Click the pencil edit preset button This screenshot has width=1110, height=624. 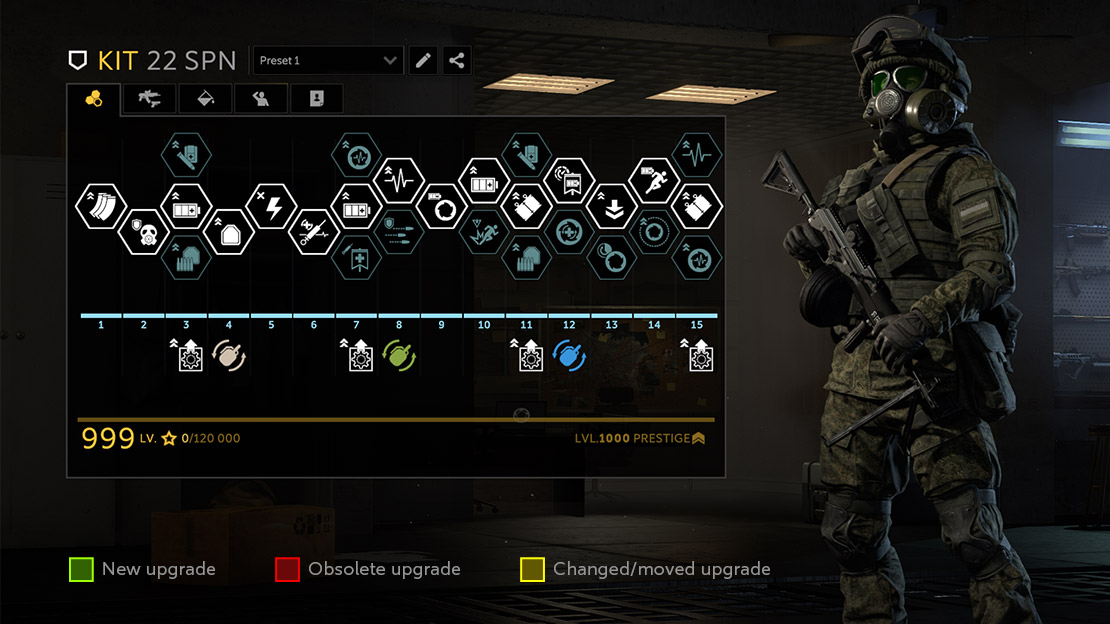[x=424, y=61]
